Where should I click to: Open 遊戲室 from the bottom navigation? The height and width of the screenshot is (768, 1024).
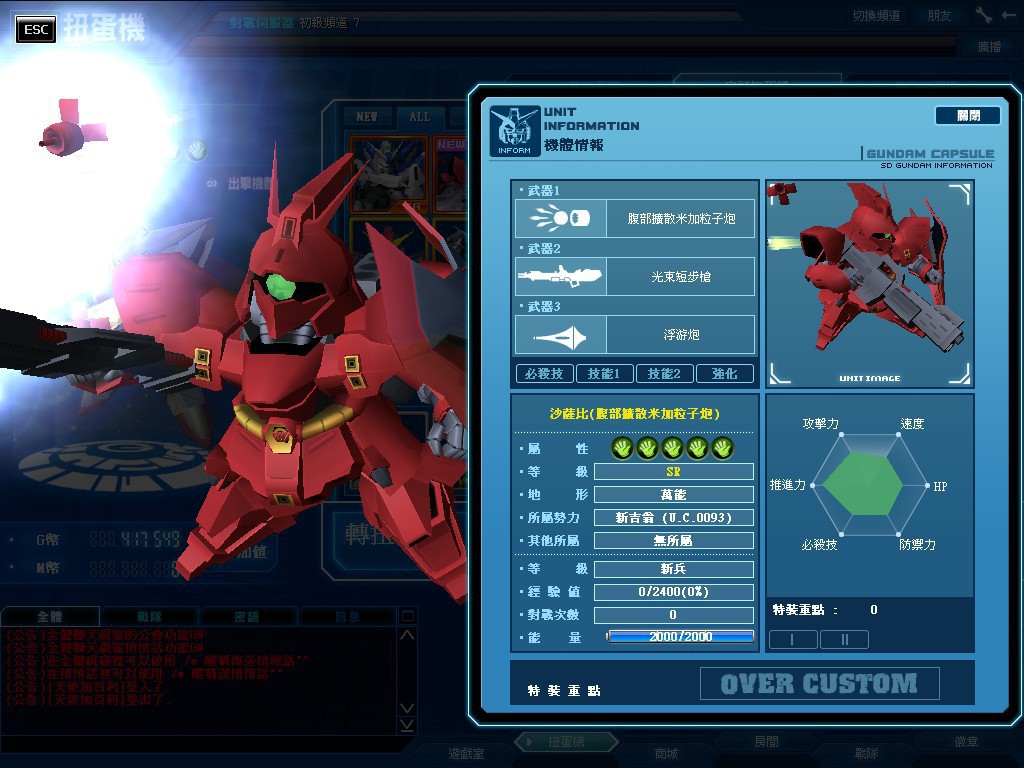tap(466, 753)
